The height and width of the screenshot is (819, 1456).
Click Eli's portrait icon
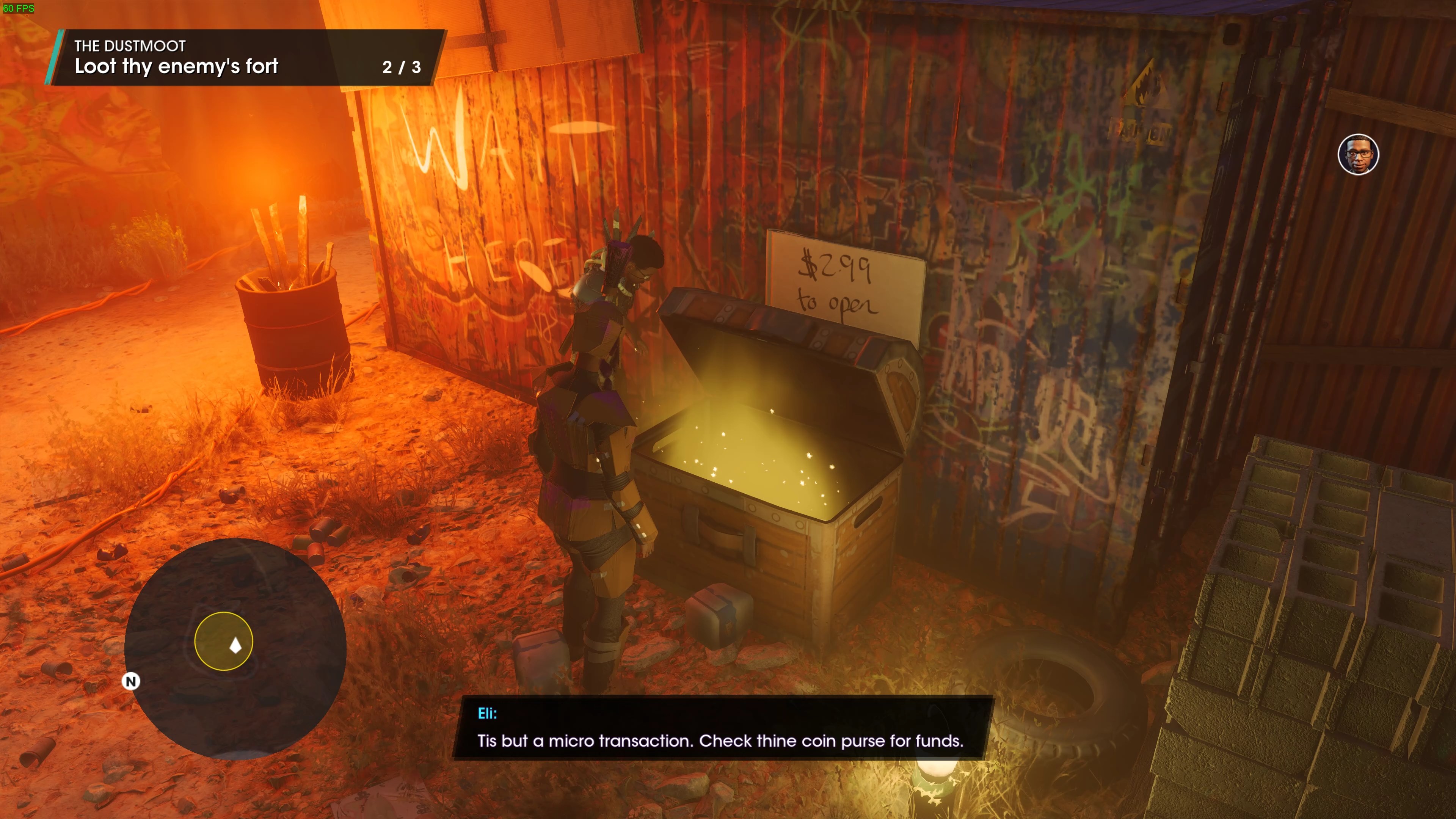pos(1358,154)
